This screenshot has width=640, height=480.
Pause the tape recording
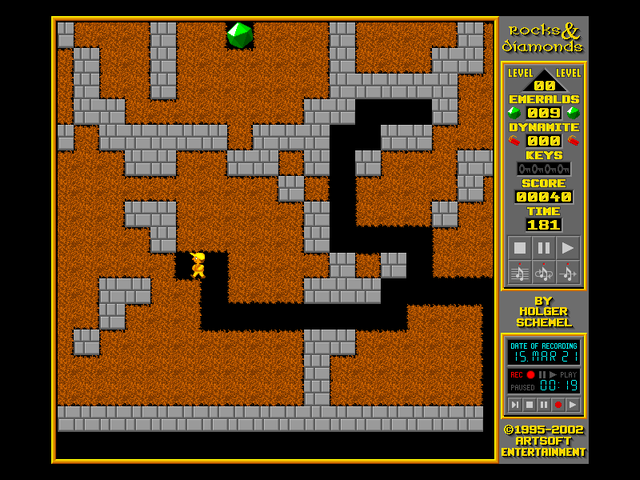[x=543, y=404]
